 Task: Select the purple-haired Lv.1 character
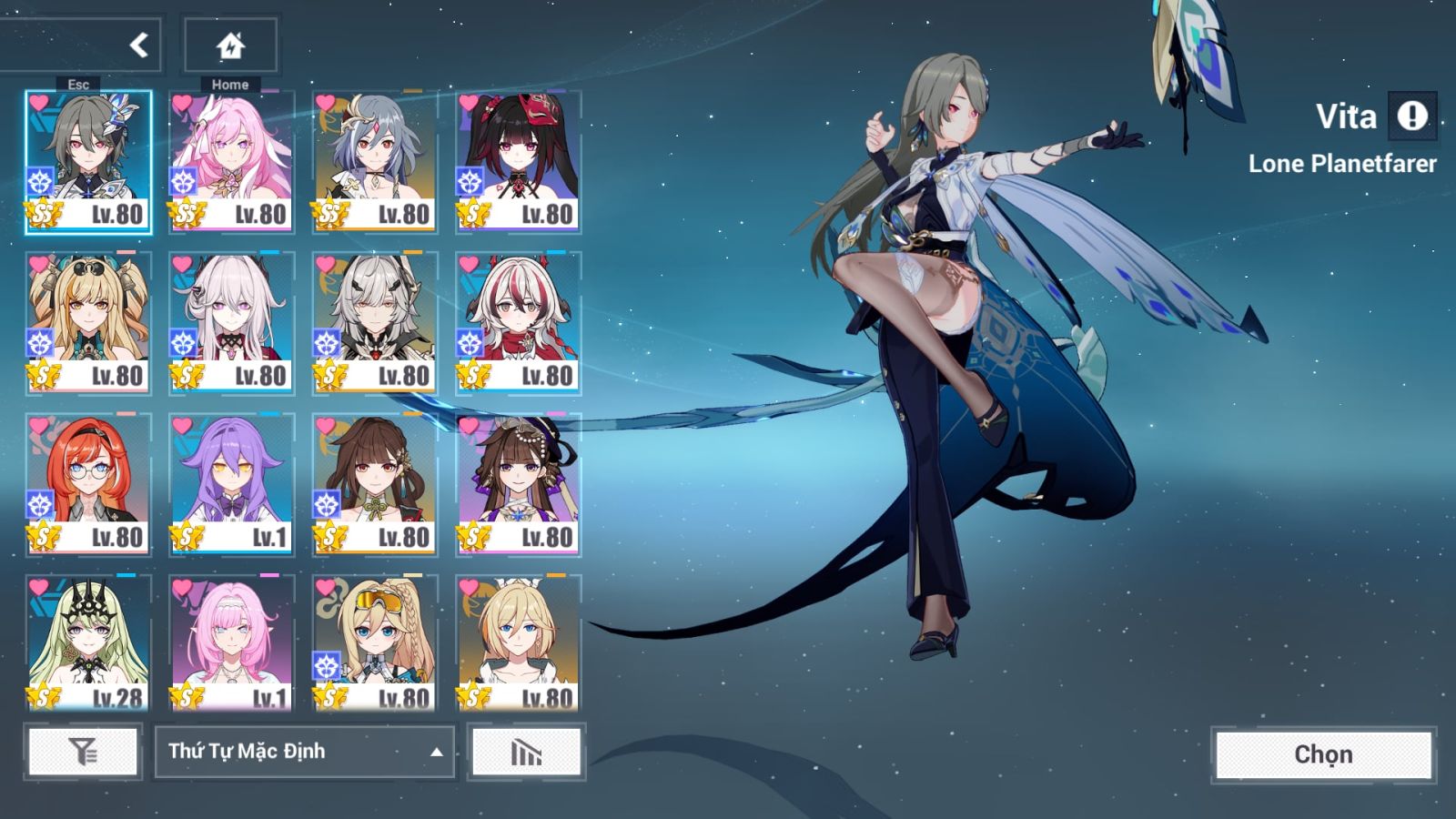pos(231,483)
